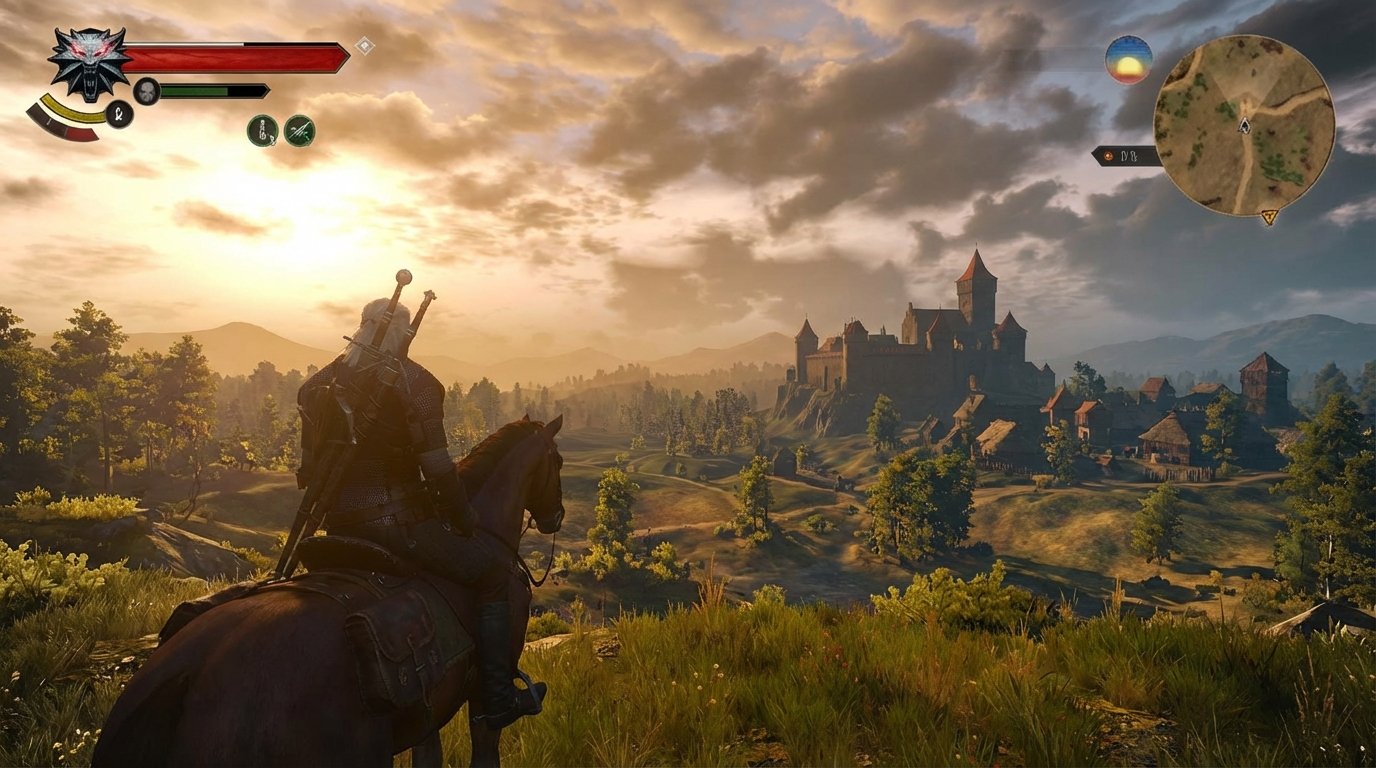Click the quest objective icon on the tracker banner
This screenshot has width=1376, height=768.
pyautogui.click(x=1108, y=155)
